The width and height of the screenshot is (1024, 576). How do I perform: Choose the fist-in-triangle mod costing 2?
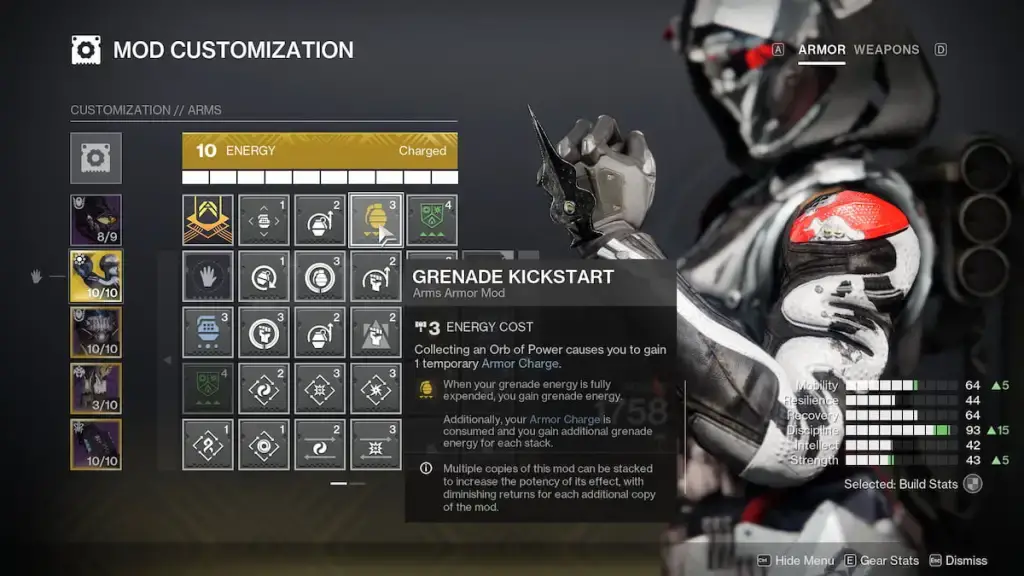(376, 333)
